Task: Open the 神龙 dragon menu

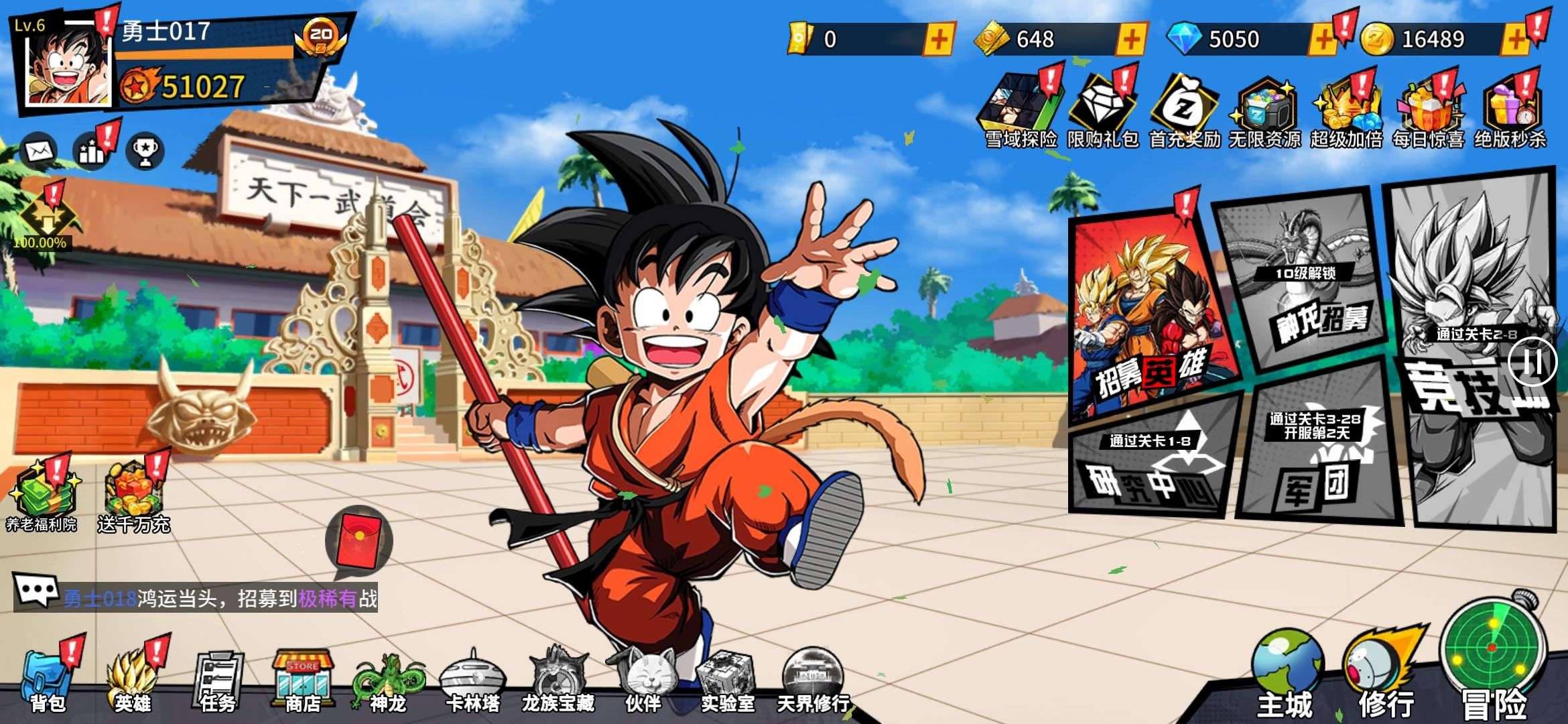Action: 389,680
